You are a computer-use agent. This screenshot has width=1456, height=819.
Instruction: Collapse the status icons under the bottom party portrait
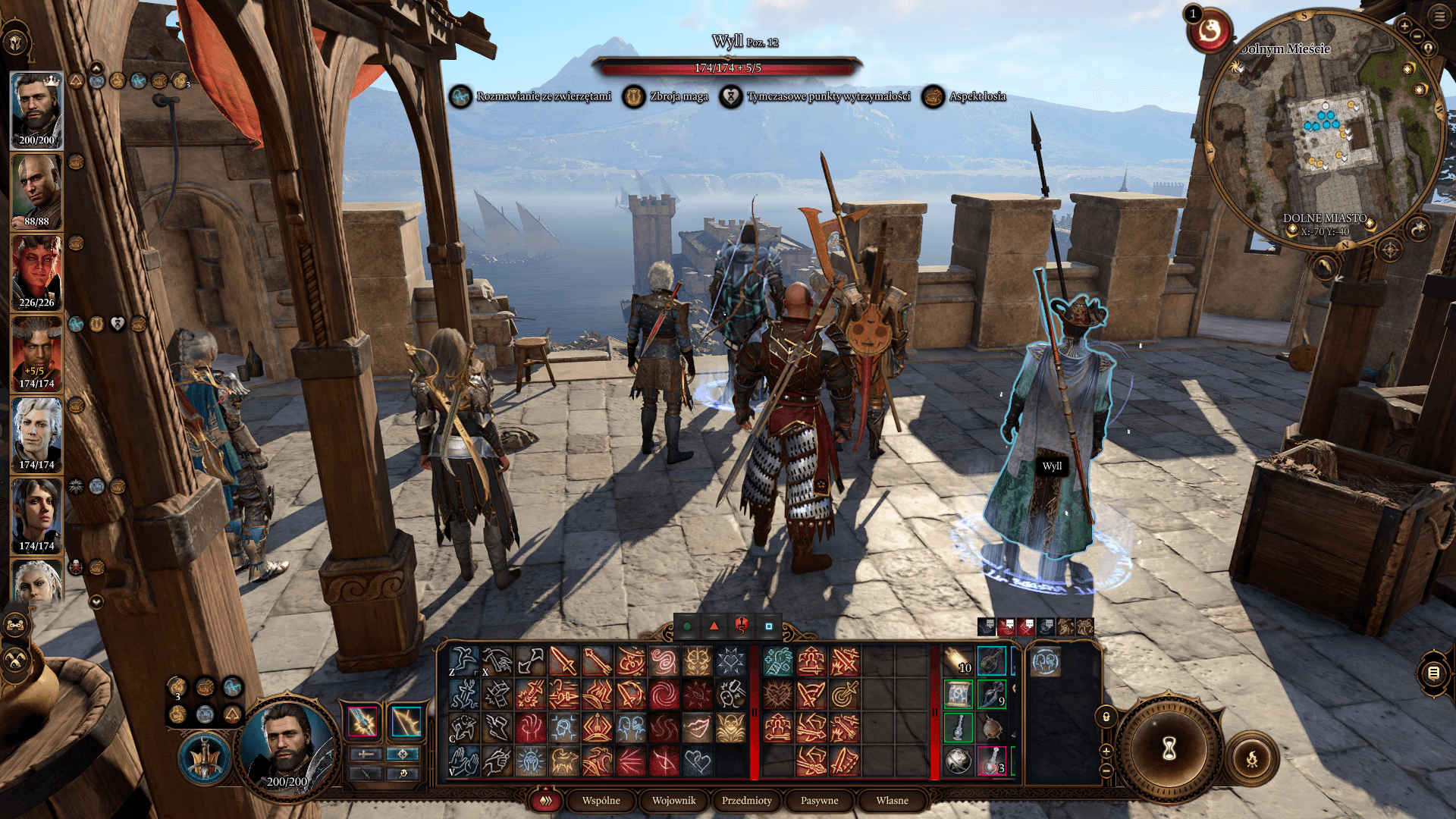[x=96, y=601]
